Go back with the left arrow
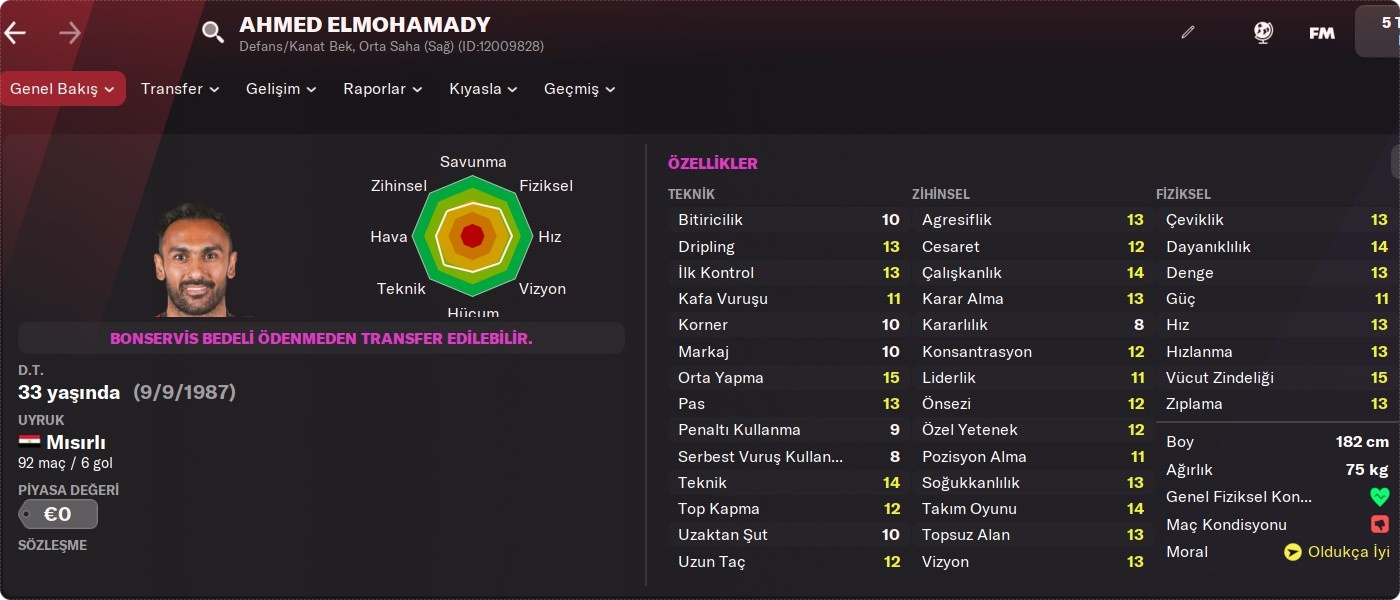This screenshot has width=1400, height=600. click(15, 33)
